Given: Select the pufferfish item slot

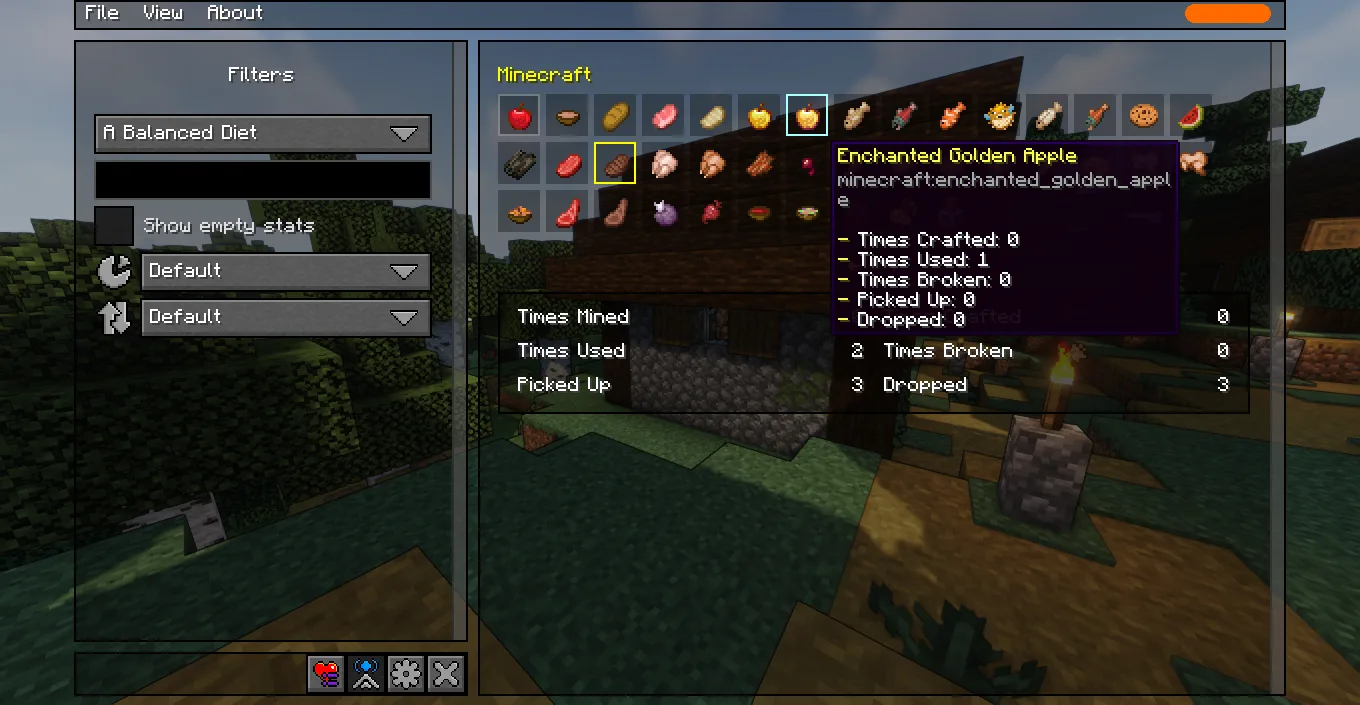Looking at the screenshot, I should (x=998, y=116).
